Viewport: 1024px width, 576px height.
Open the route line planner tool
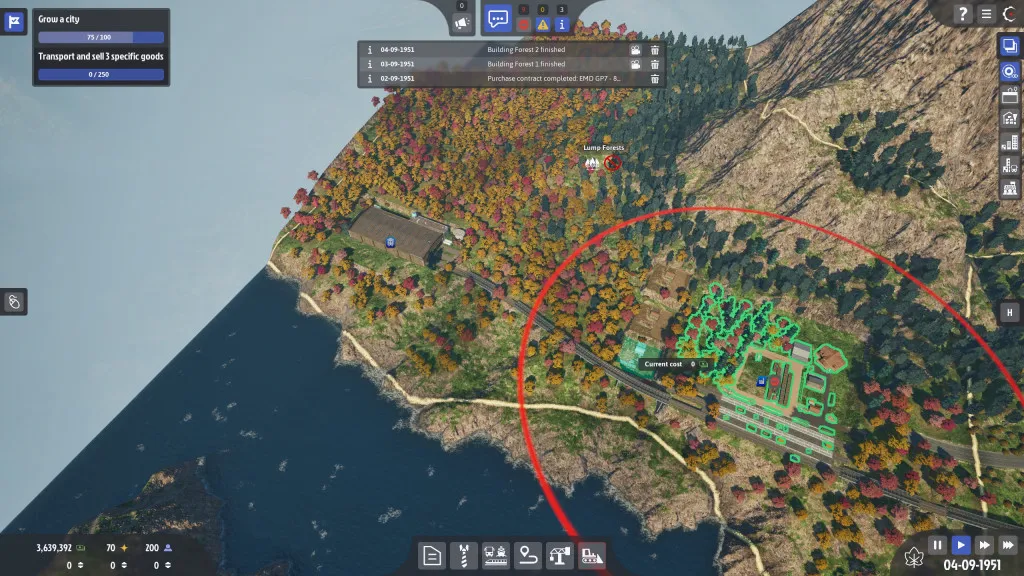(x=527, y=555)
